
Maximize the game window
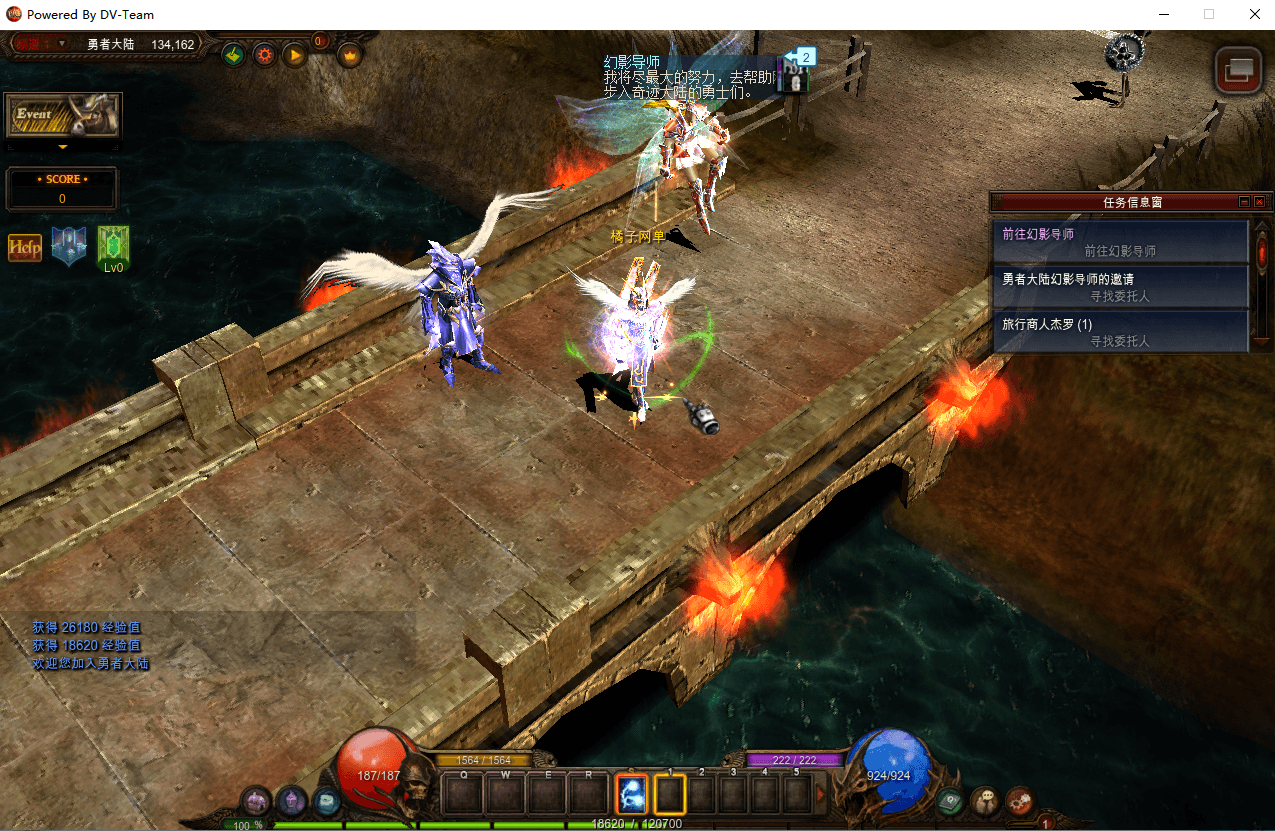(1209, 15)
